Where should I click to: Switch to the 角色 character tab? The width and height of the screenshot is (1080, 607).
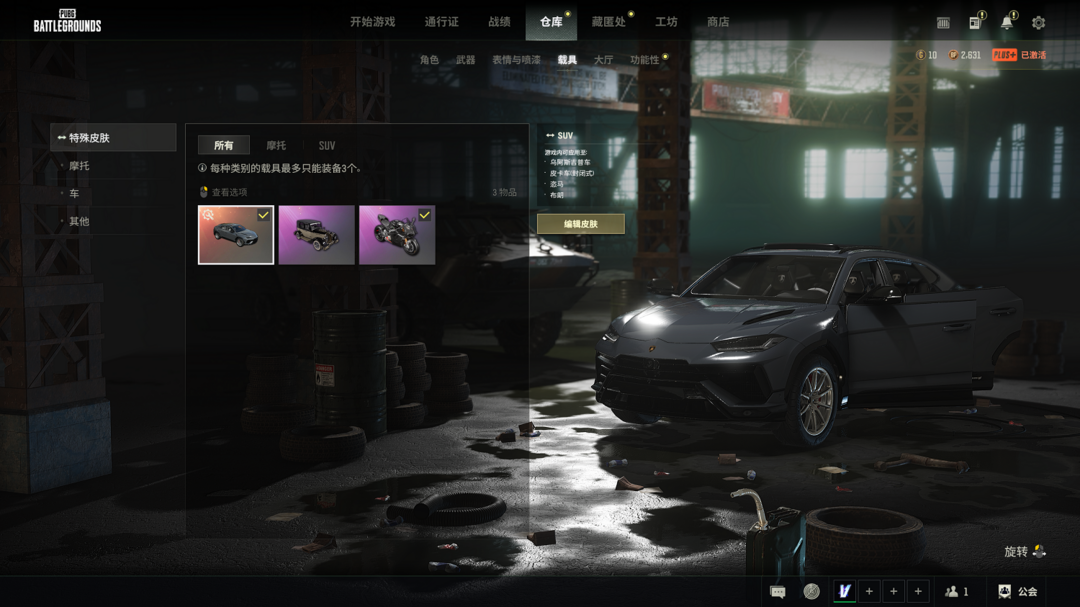pos(429,60)
